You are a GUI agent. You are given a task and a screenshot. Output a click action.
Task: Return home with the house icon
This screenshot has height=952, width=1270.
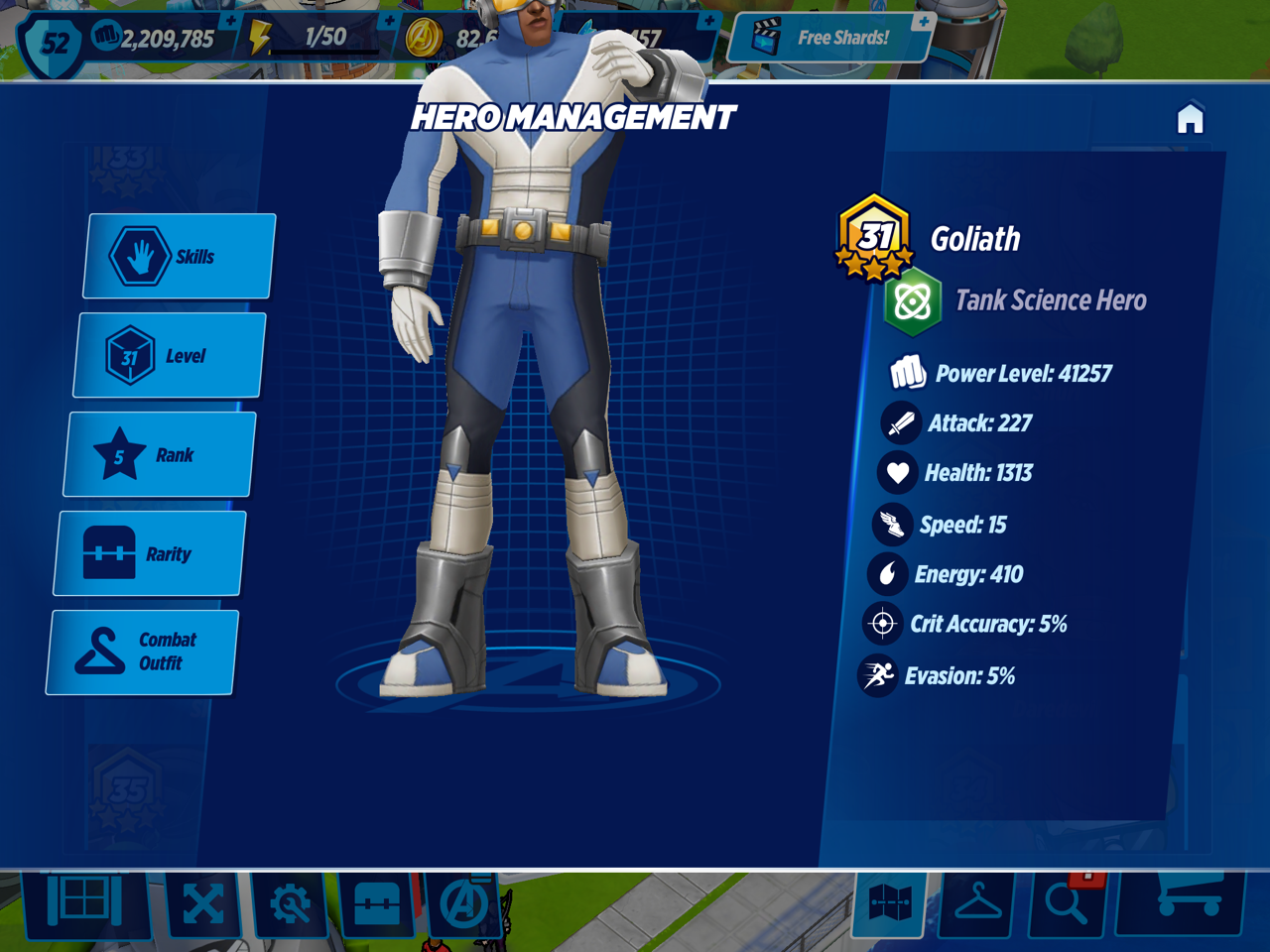[x=1190, y=119]
